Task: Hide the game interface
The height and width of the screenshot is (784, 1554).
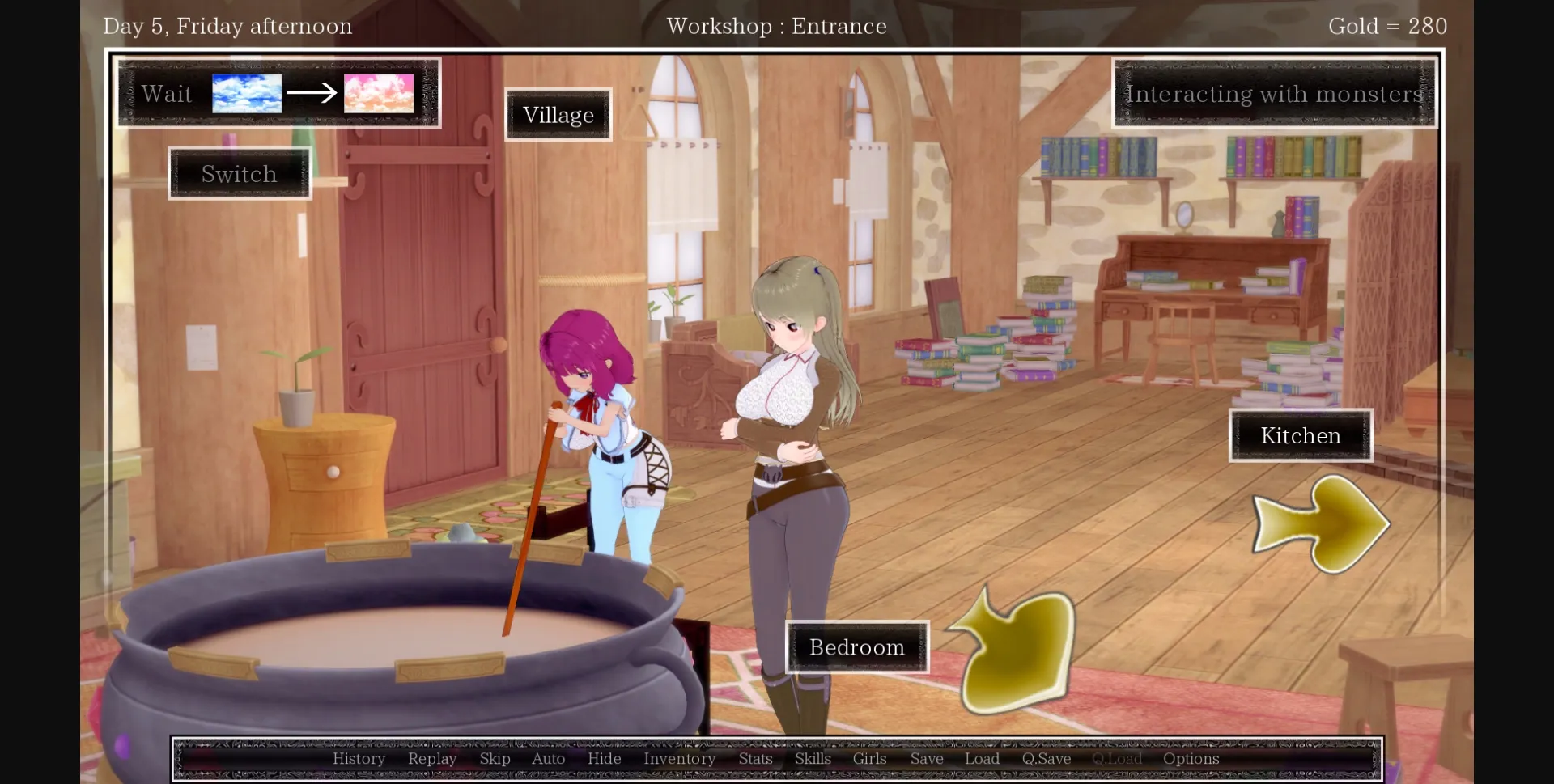Action: coord(604,758)
